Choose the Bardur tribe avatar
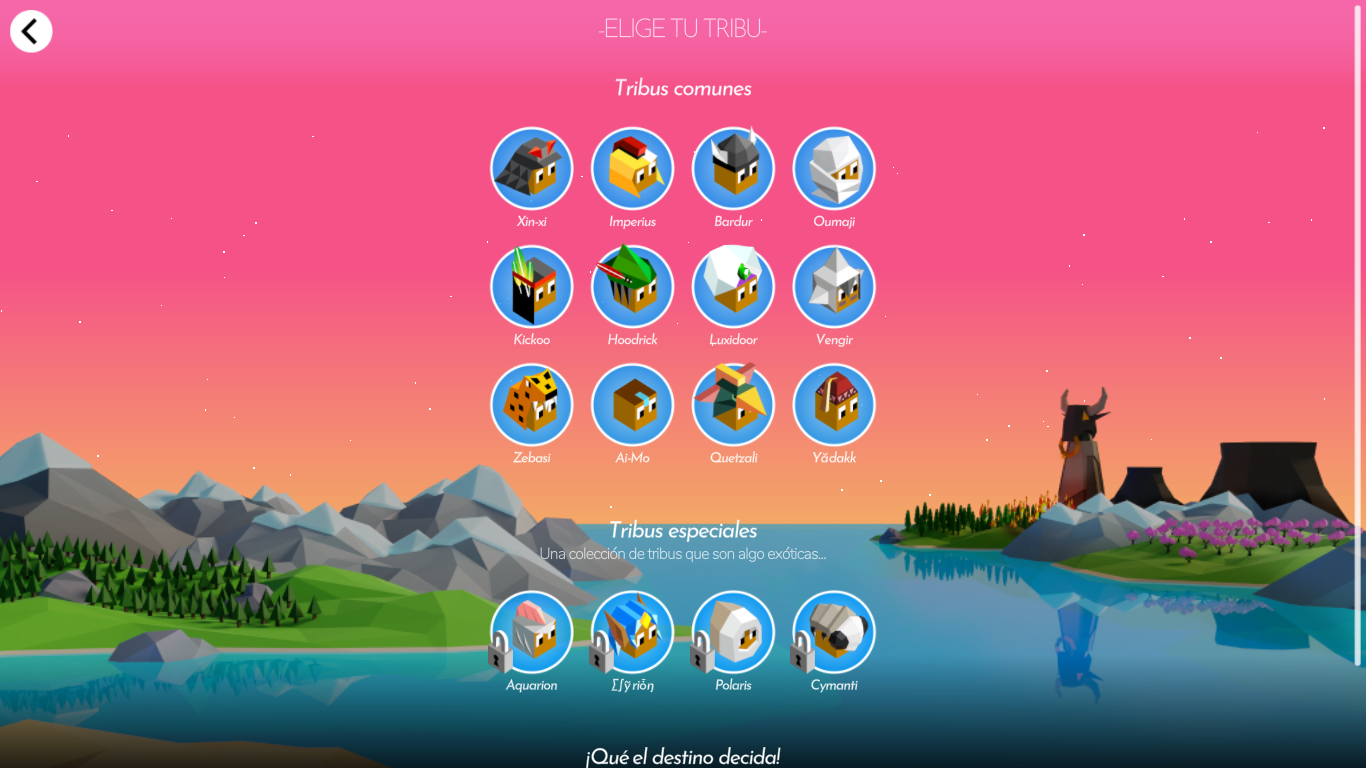The image size is (1366, 768). pyautogui.click(x=733, y=168)
